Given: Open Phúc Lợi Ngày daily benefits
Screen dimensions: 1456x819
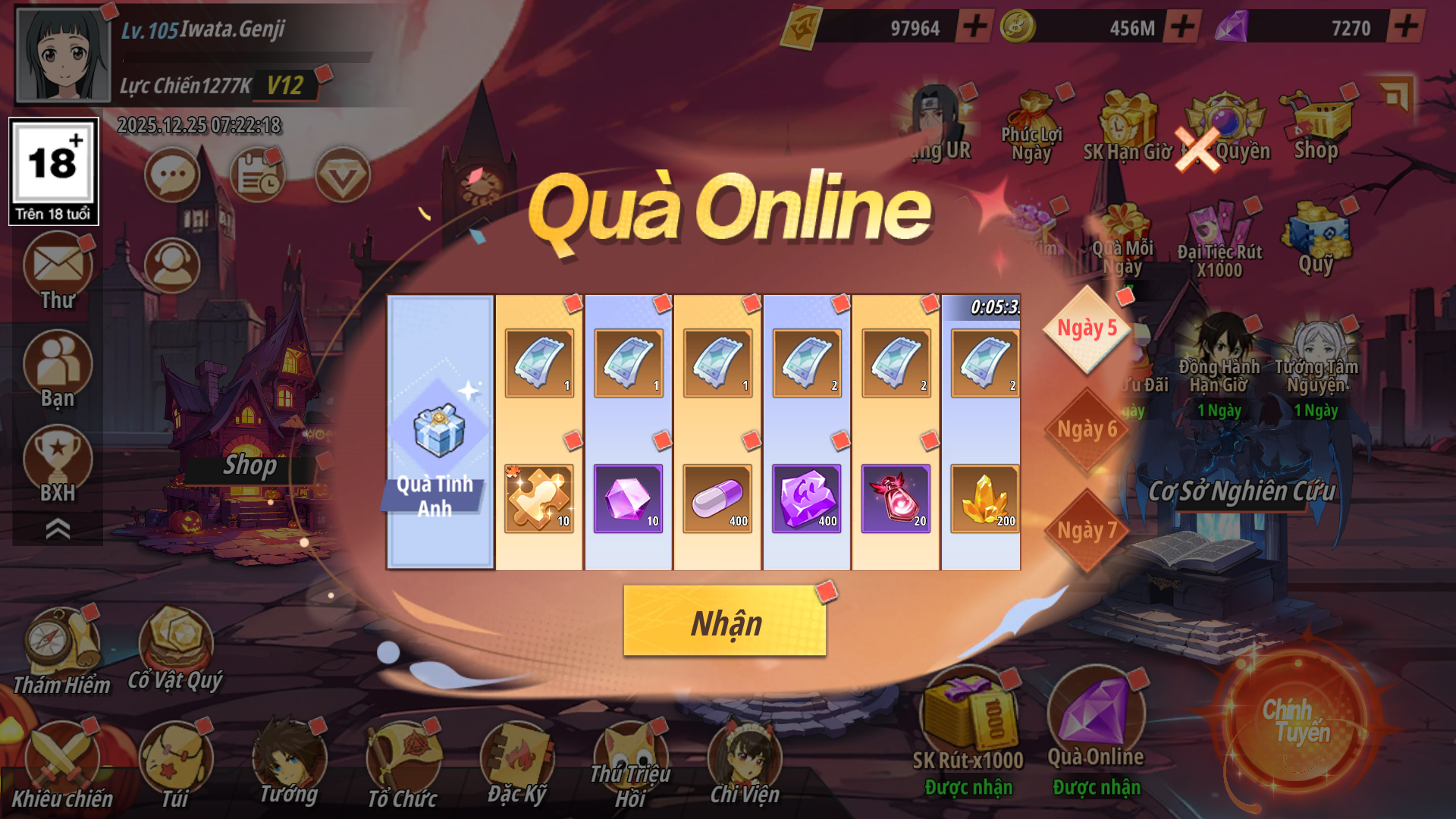Looking at the screenshot, I should 1032,125.
